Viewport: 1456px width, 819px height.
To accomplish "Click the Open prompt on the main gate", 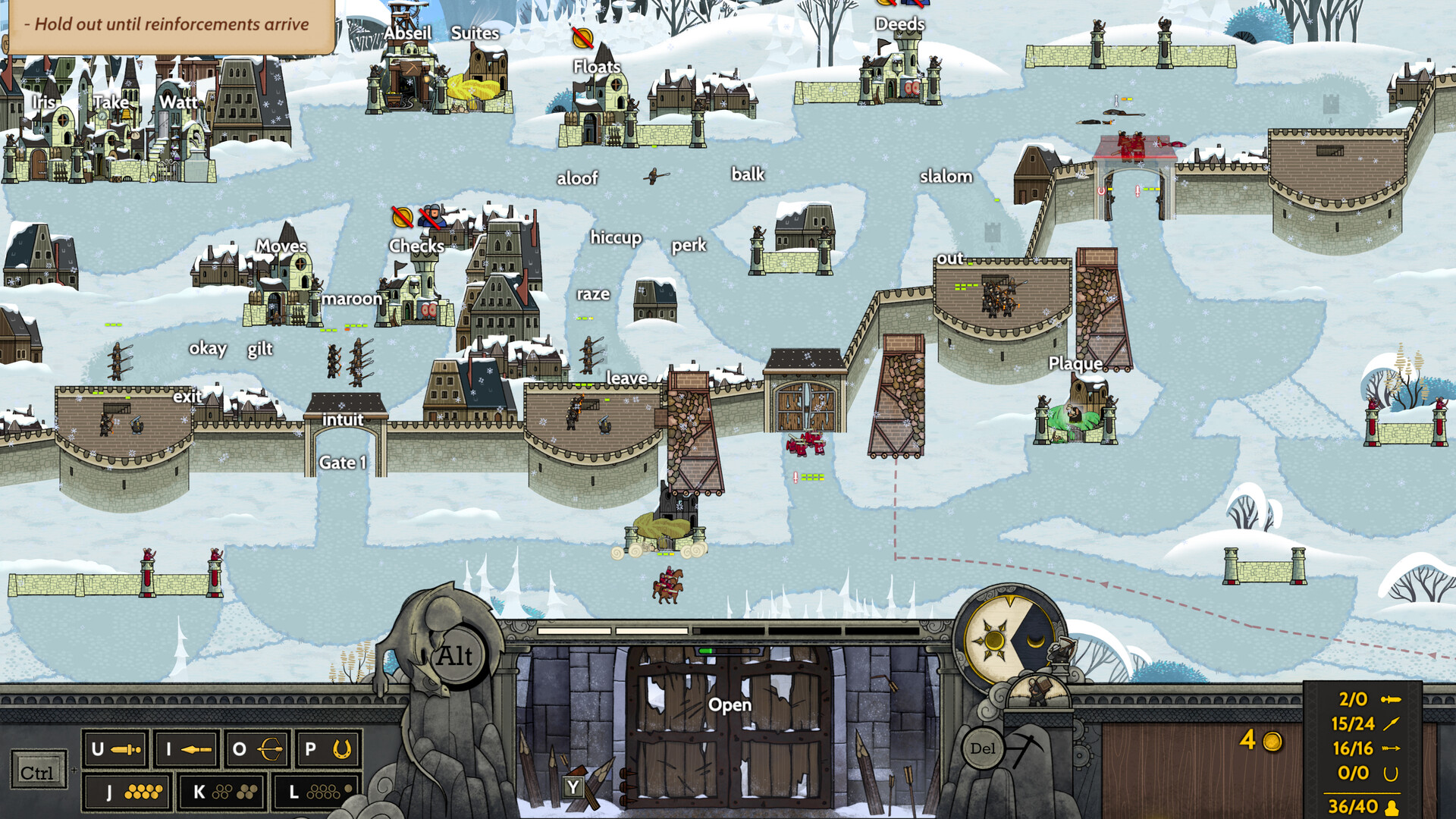I will click(730, 704).
